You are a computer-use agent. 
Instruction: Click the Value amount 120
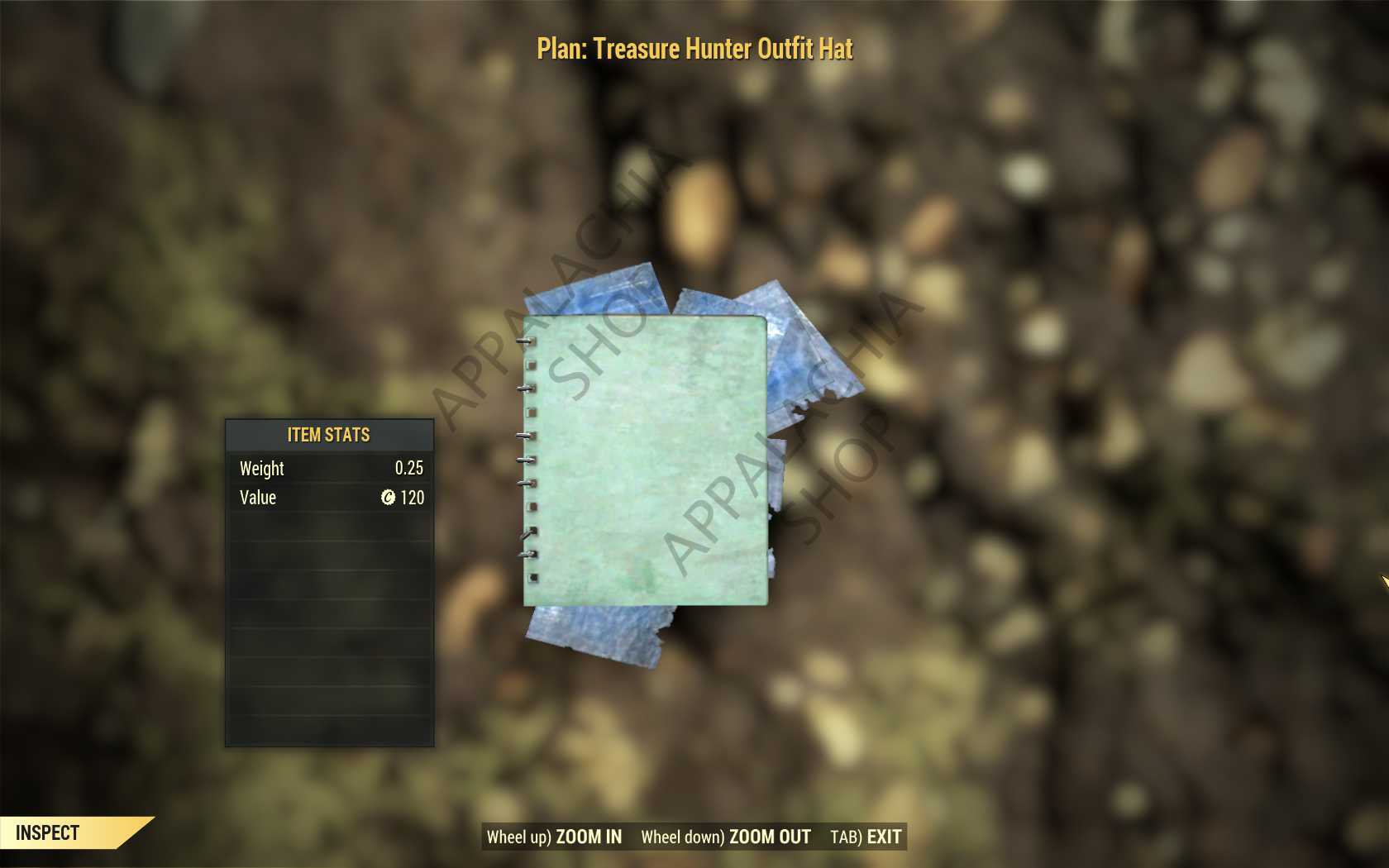coord(412,498)
